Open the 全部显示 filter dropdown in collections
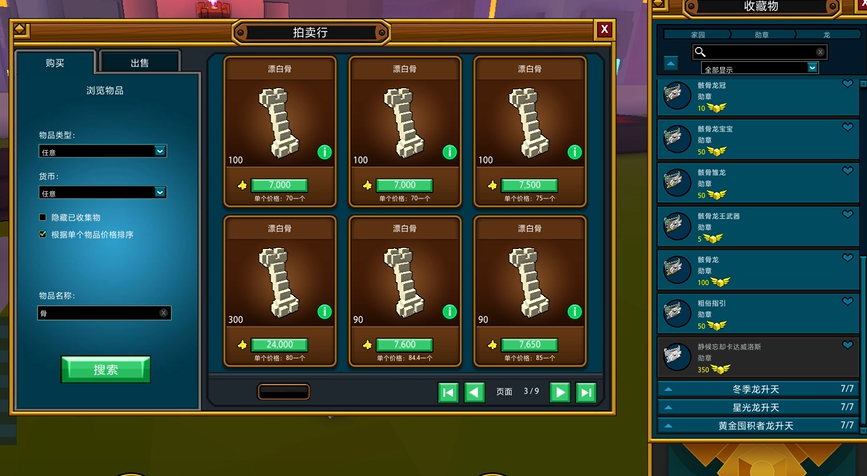The image size is (867, 476). (x=760, y=68)
